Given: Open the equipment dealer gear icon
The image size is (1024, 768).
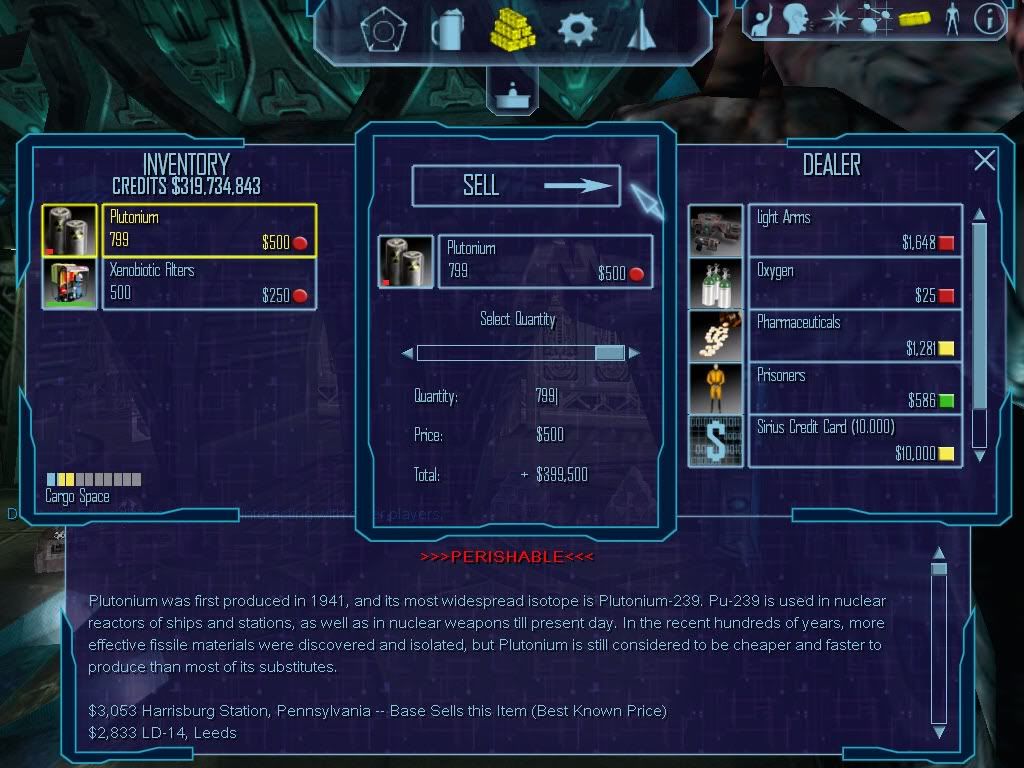Looking at the screenshot, I should [x=577, y=30].
